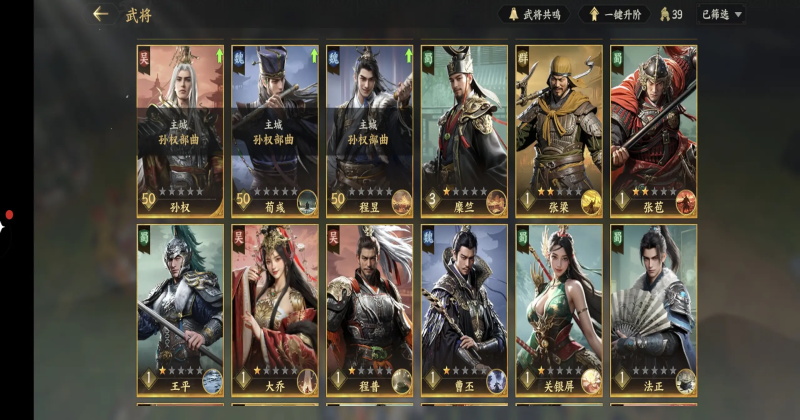Open the 已筛选 filter dropdown

coord(722,14)
